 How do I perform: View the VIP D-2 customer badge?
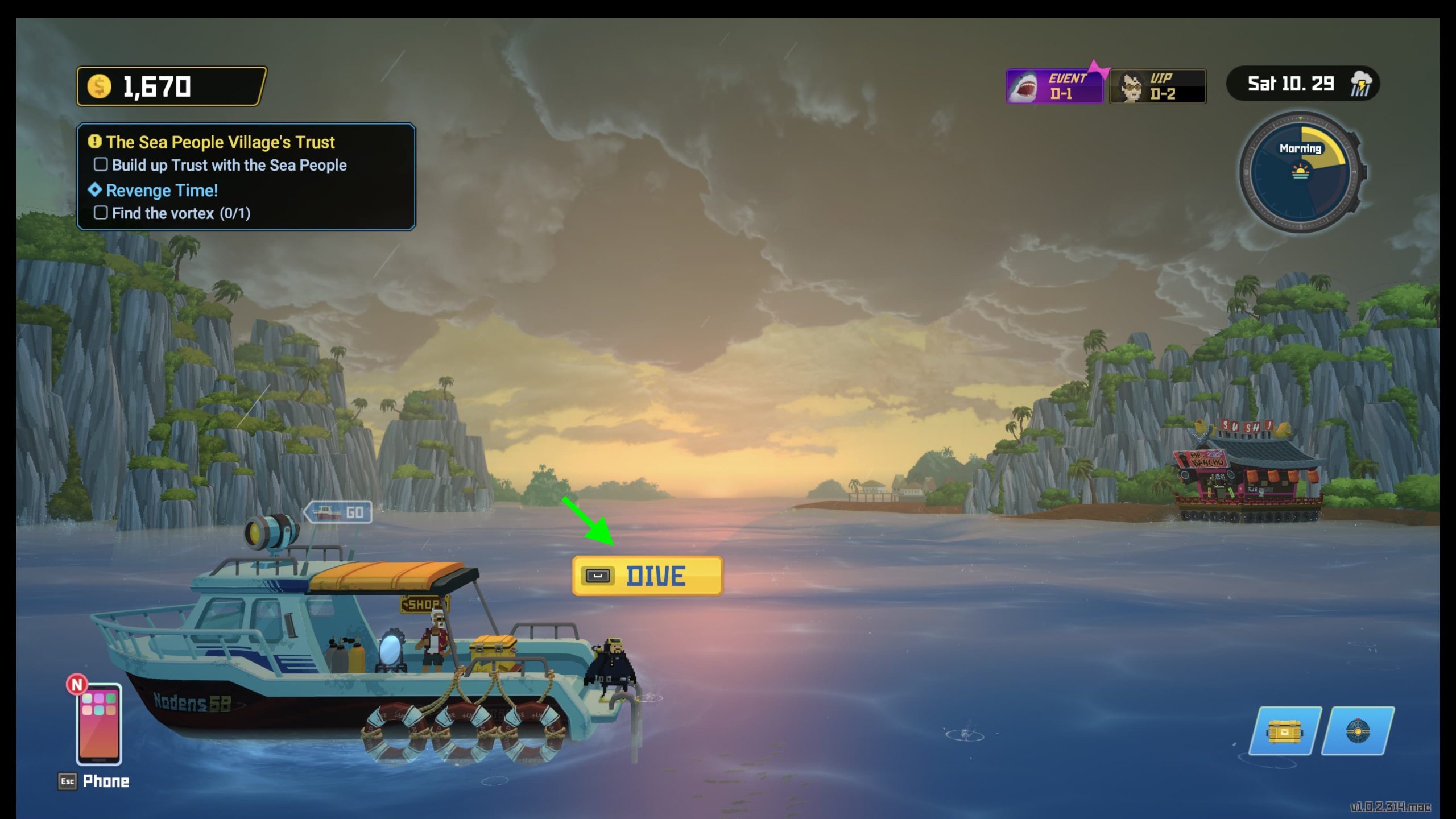click(1157, 86)
